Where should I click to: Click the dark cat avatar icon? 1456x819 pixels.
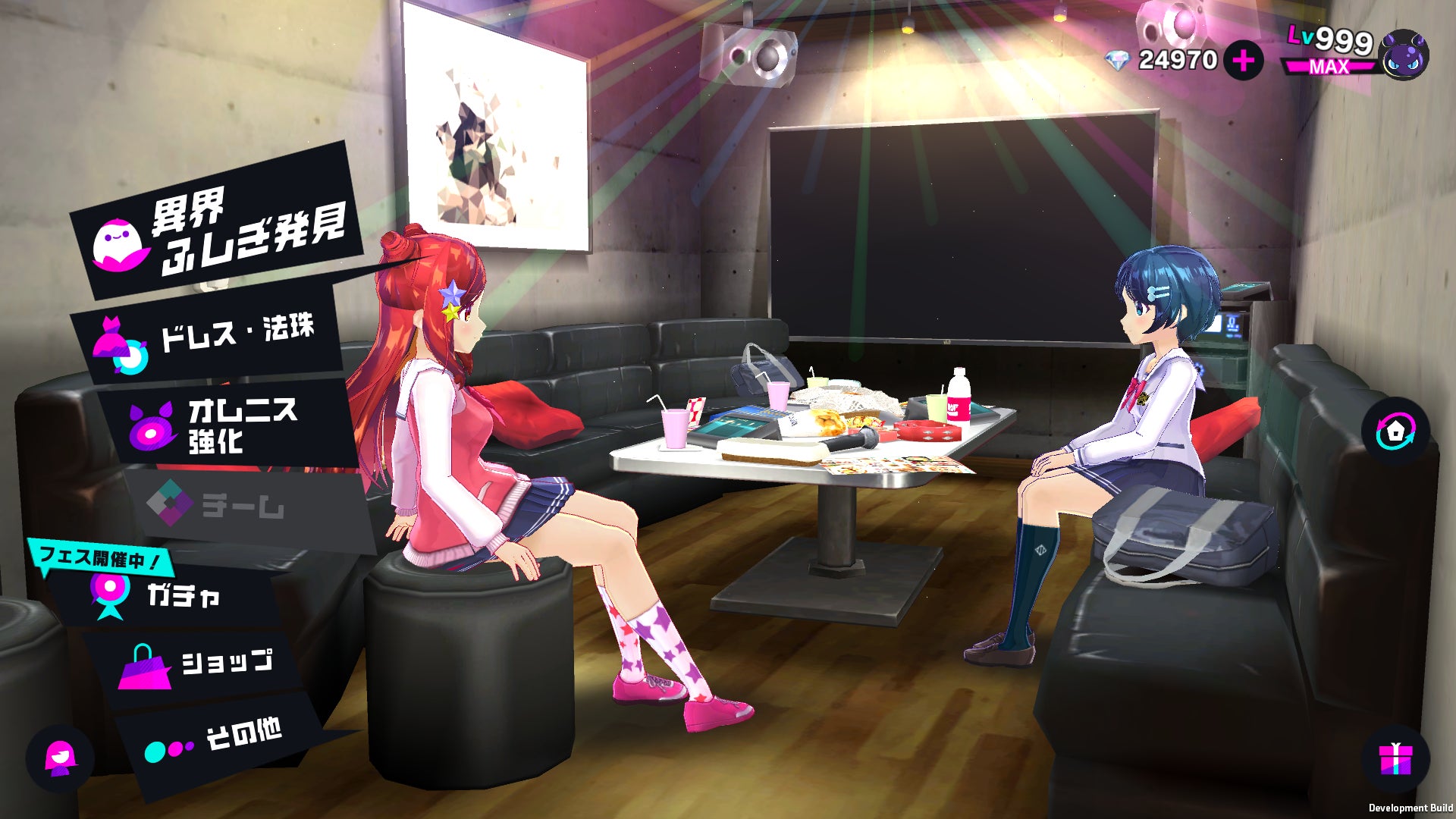point(1404,55)
